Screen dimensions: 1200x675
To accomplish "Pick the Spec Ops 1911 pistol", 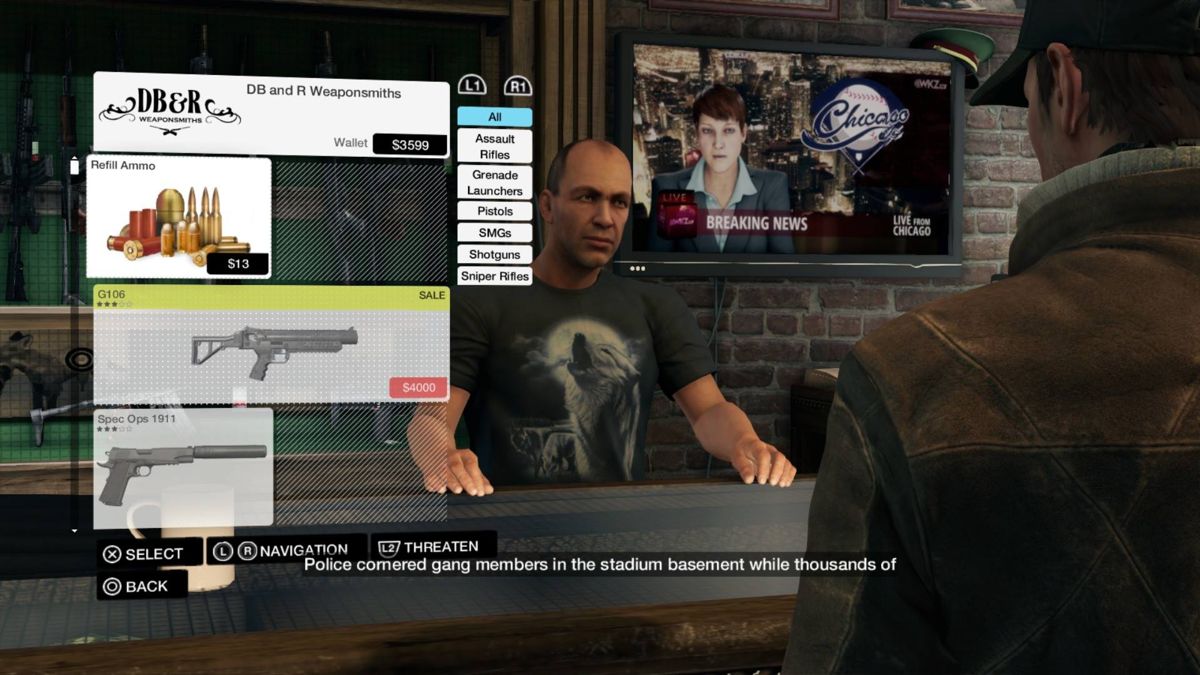I will 183,468.
